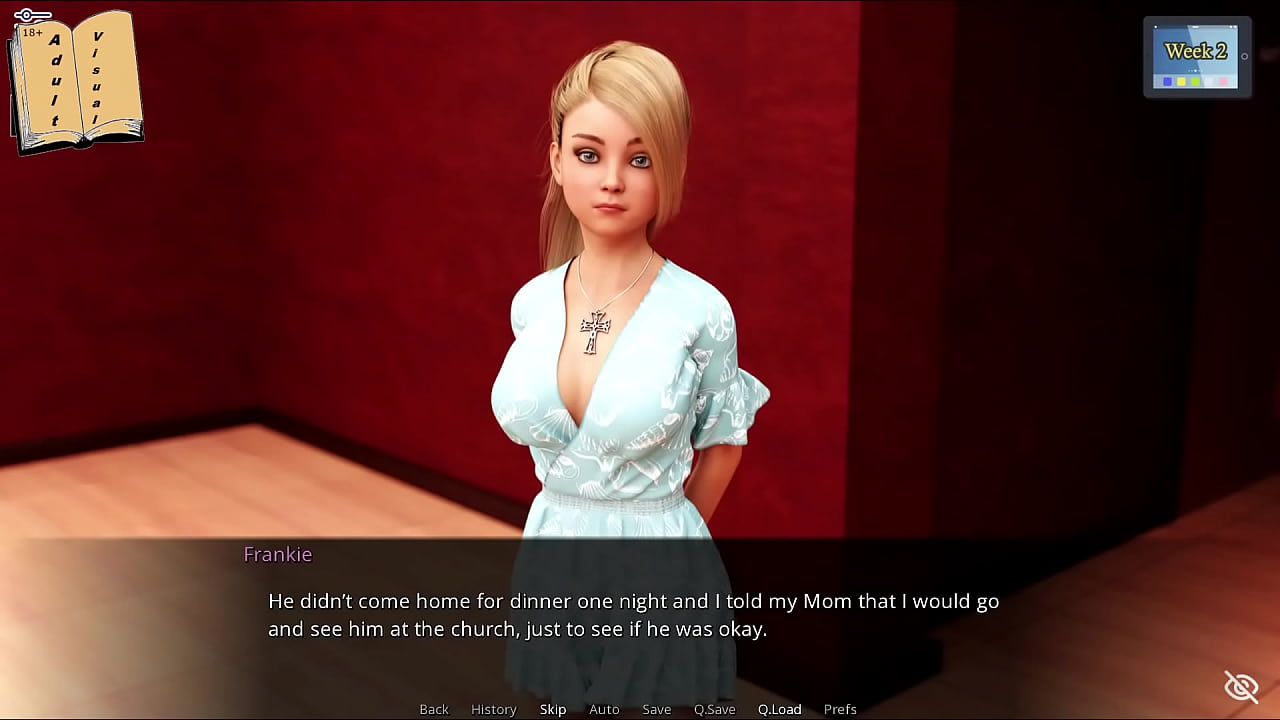Open the Save game screen

coord(657,709)
